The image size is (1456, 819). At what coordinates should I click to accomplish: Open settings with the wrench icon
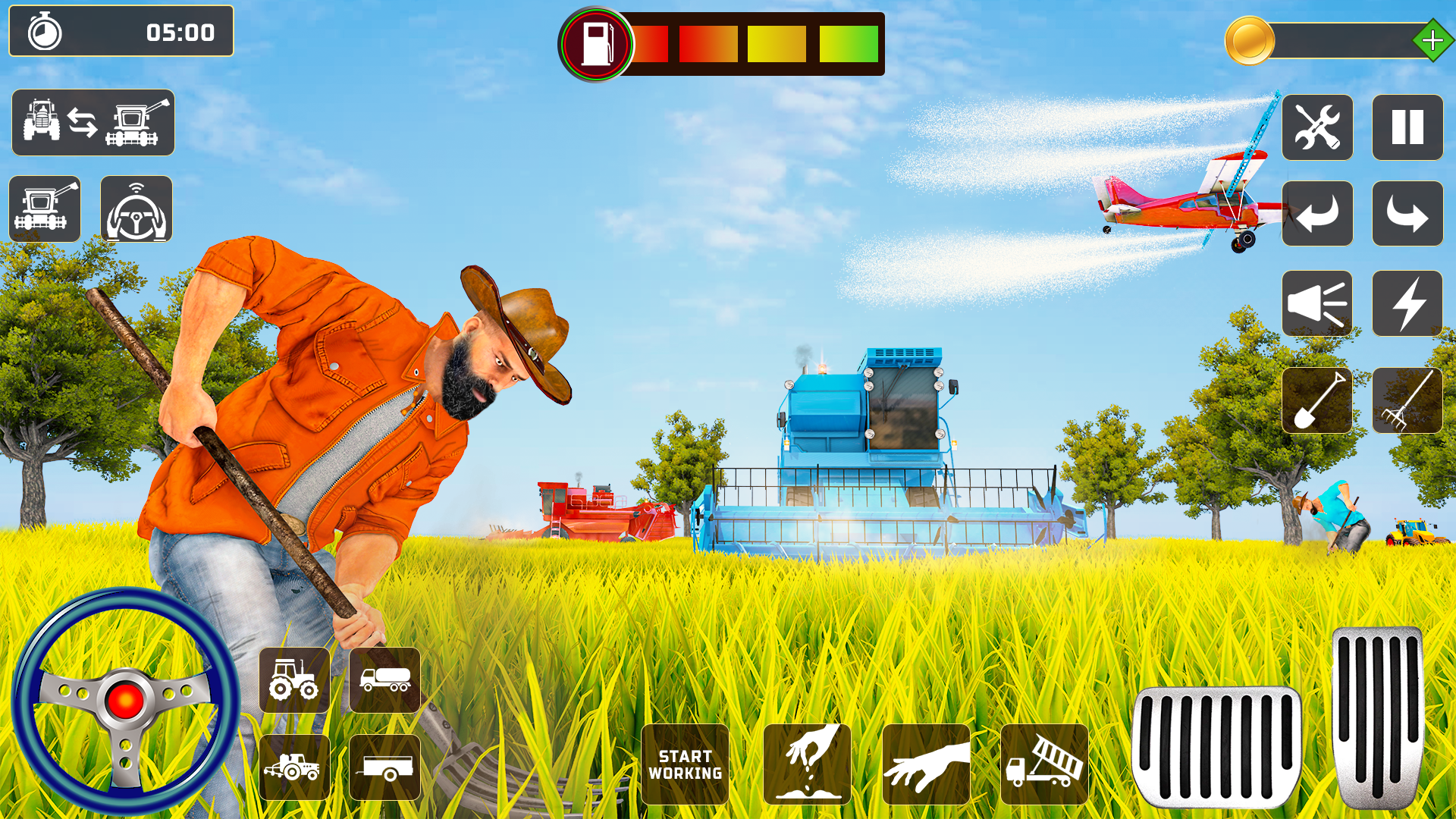(x=1318, y=128)
